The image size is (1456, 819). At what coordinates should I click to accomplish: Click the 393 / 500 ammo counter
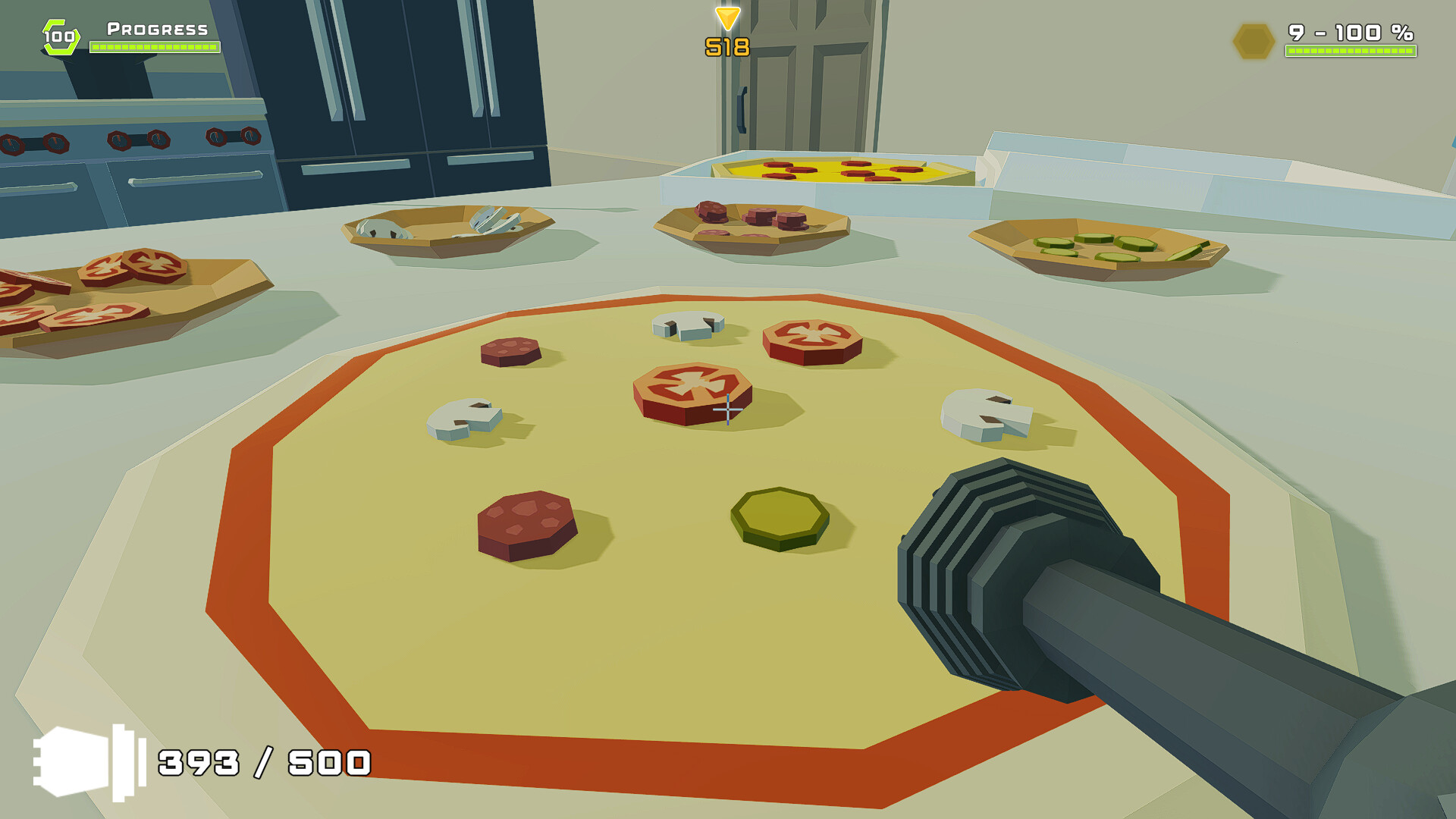click(x=262, y=762)
